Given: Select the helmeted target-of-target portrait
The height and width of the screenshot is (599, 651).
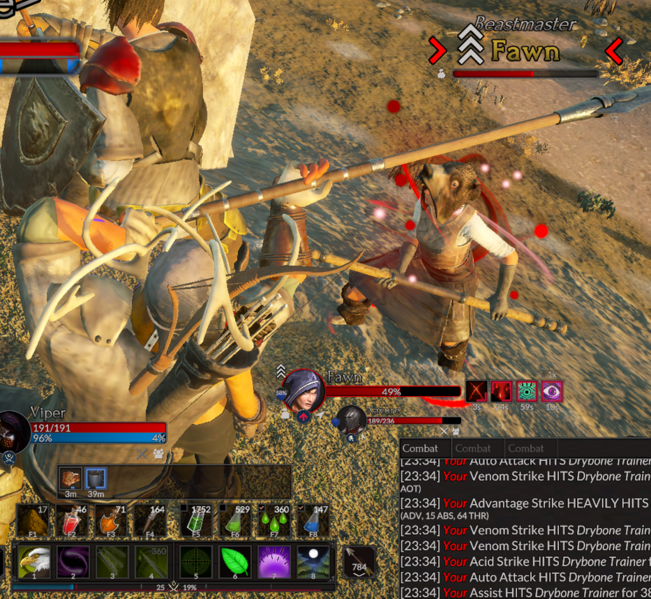Looking at the screenshot, I should click(x=351, y=421).
